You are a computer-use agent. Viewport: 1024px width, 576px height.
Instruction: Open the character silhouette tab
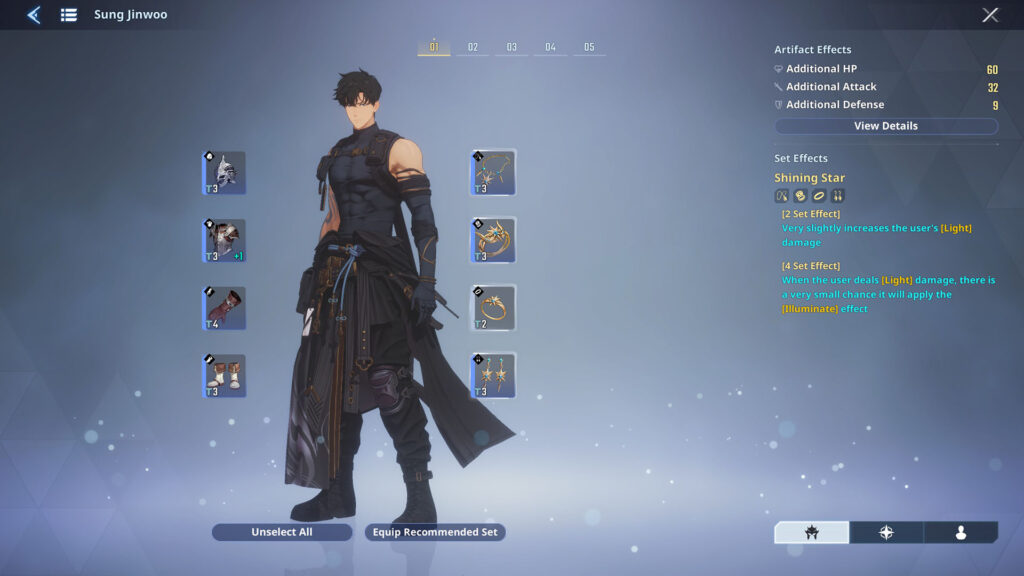point(960,533)
